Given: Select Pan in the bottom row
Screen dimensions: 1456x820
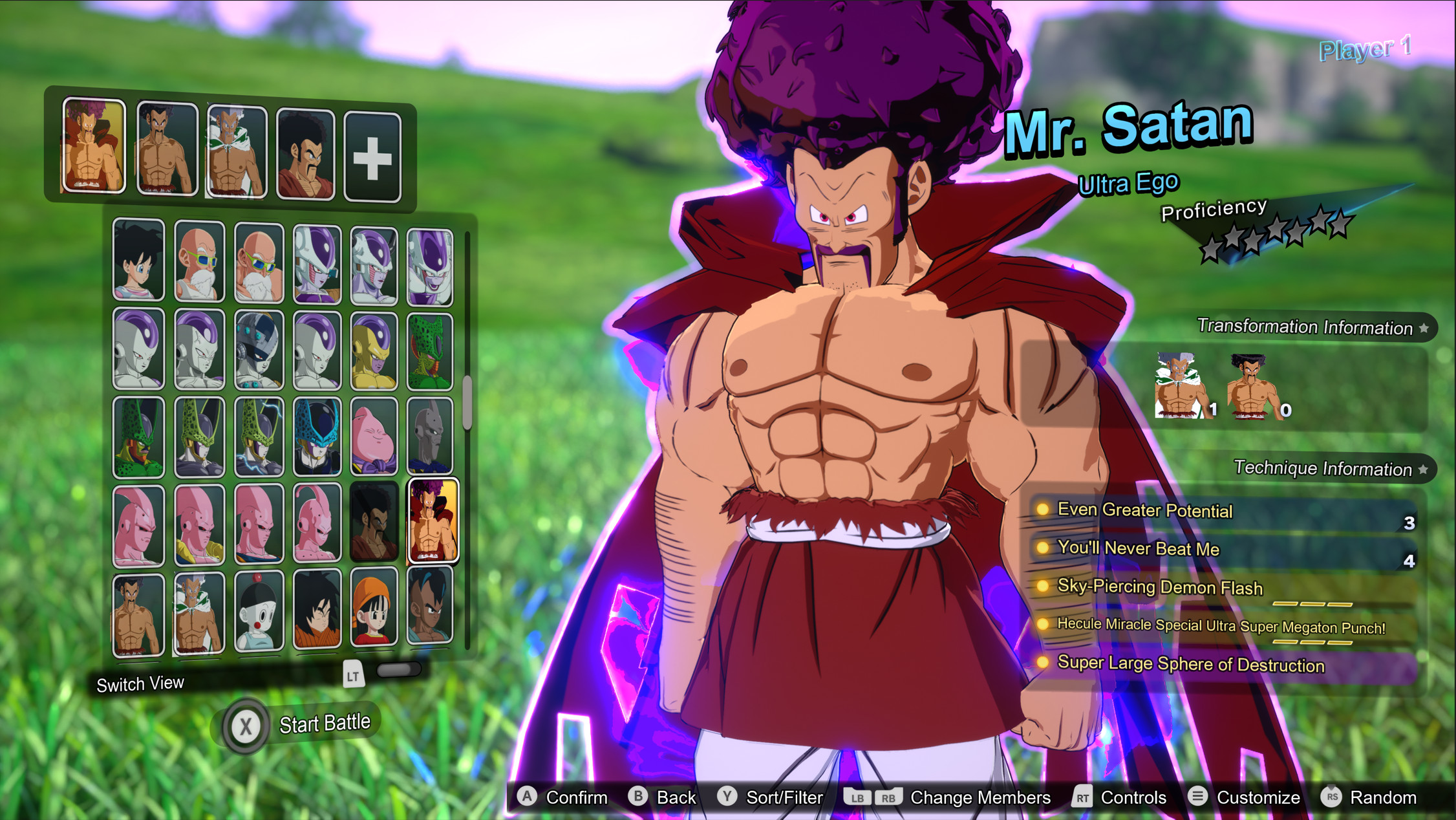Looking at the screenshot, I should [374, 611].
